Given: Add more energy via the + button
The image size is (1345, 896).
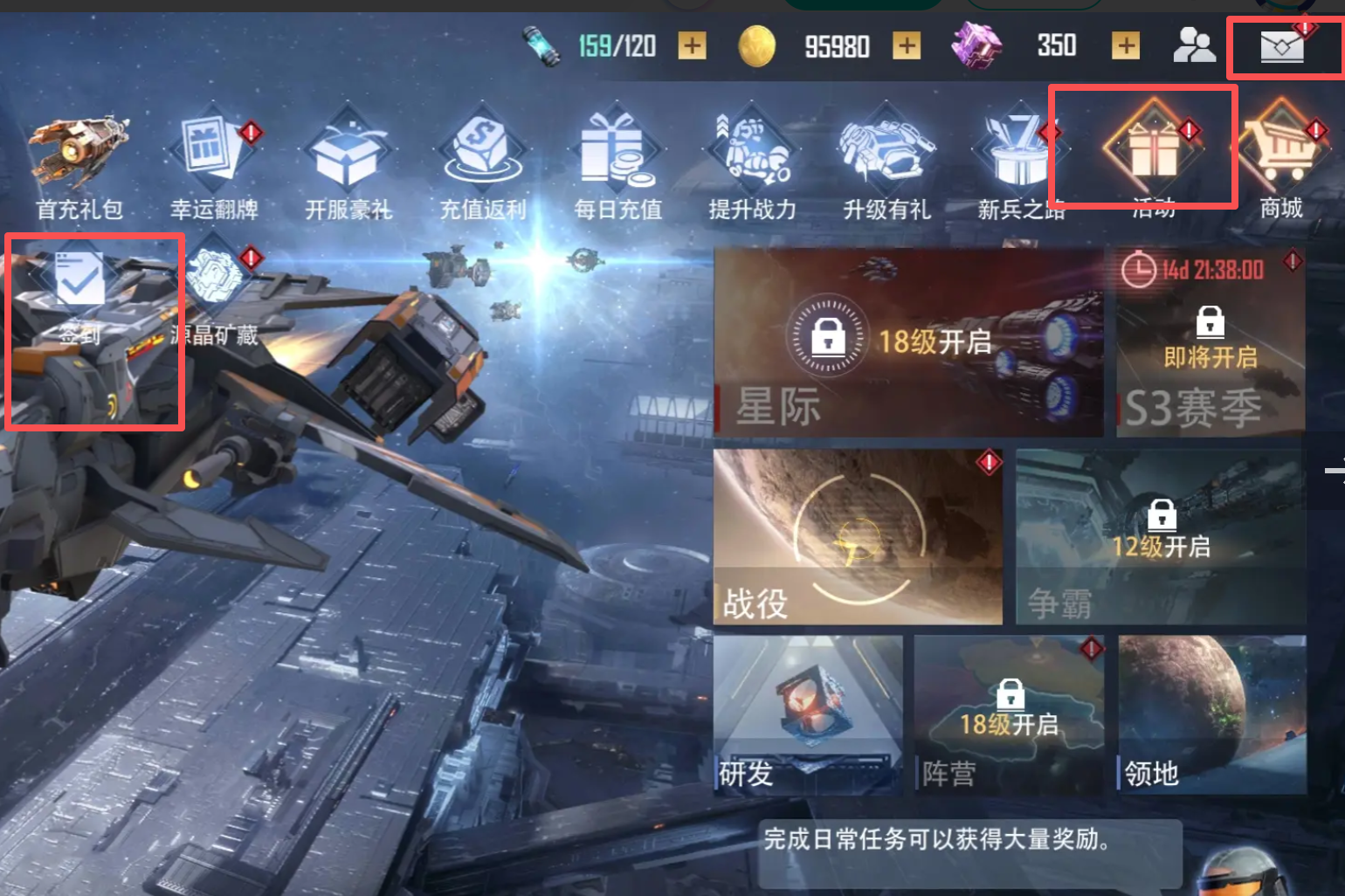Looking at the screenshot, I should [x=691, y=45].
